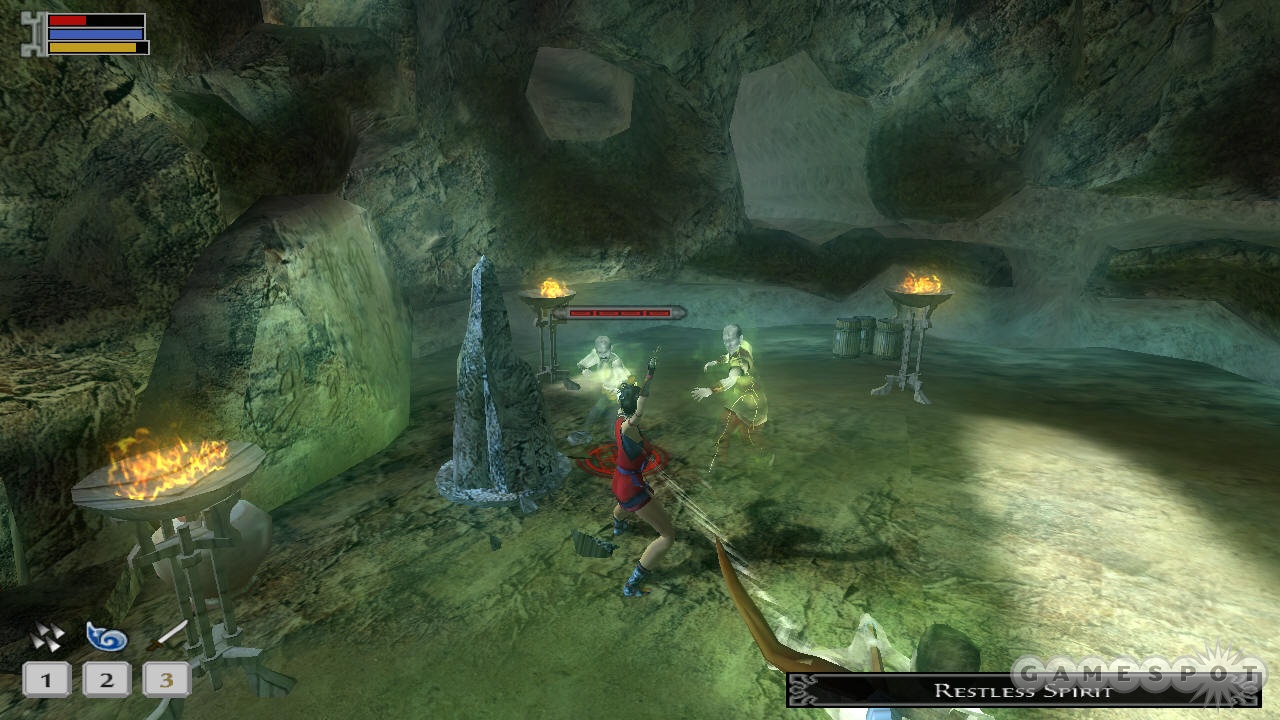Switch to the blue swirl style icon
The width and height of the screenshot is (1280, 720).
[x=106, y=637]
